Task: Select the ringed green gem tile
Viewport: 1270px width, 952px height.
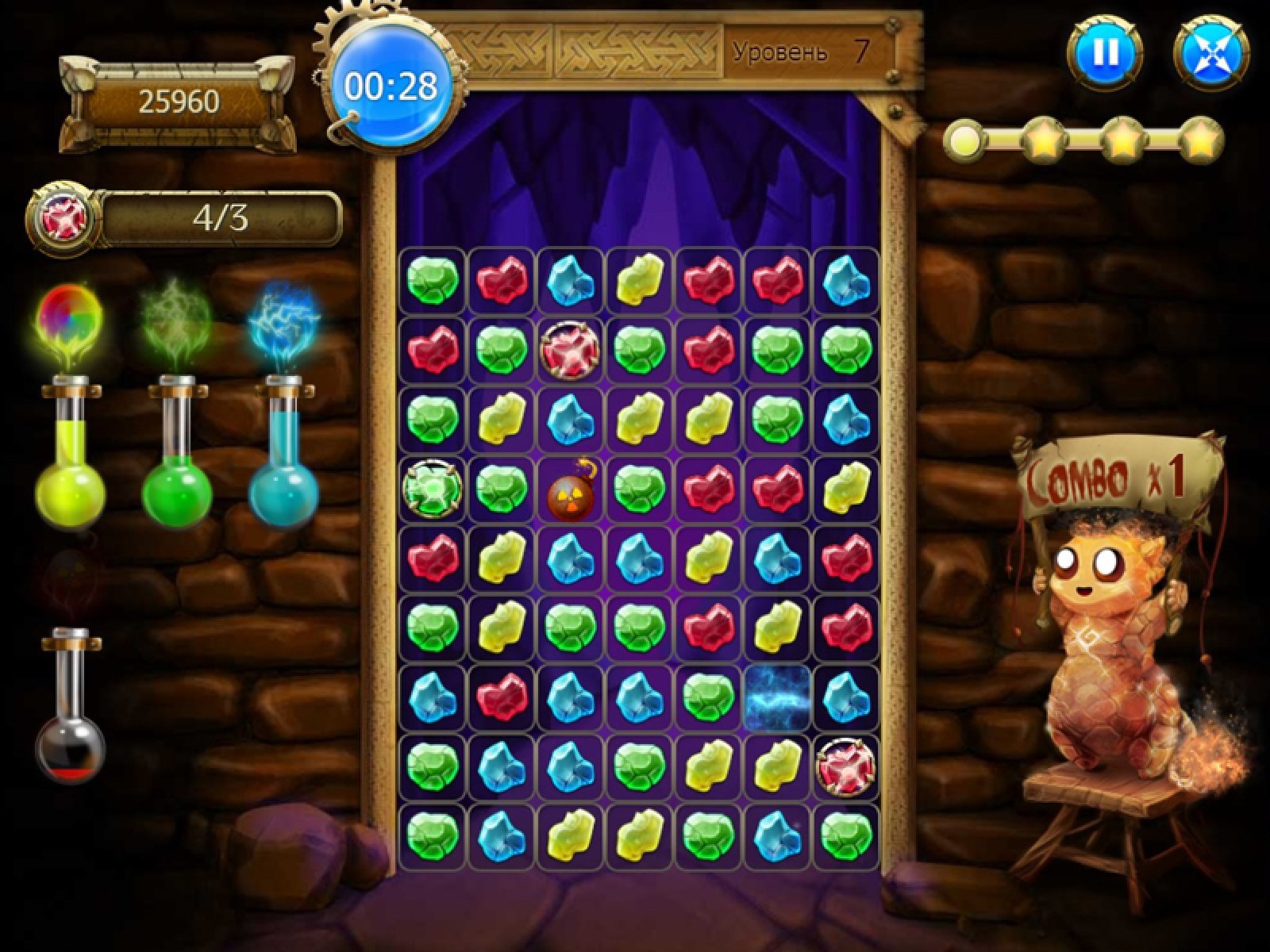Action: (x=432, y=489)
